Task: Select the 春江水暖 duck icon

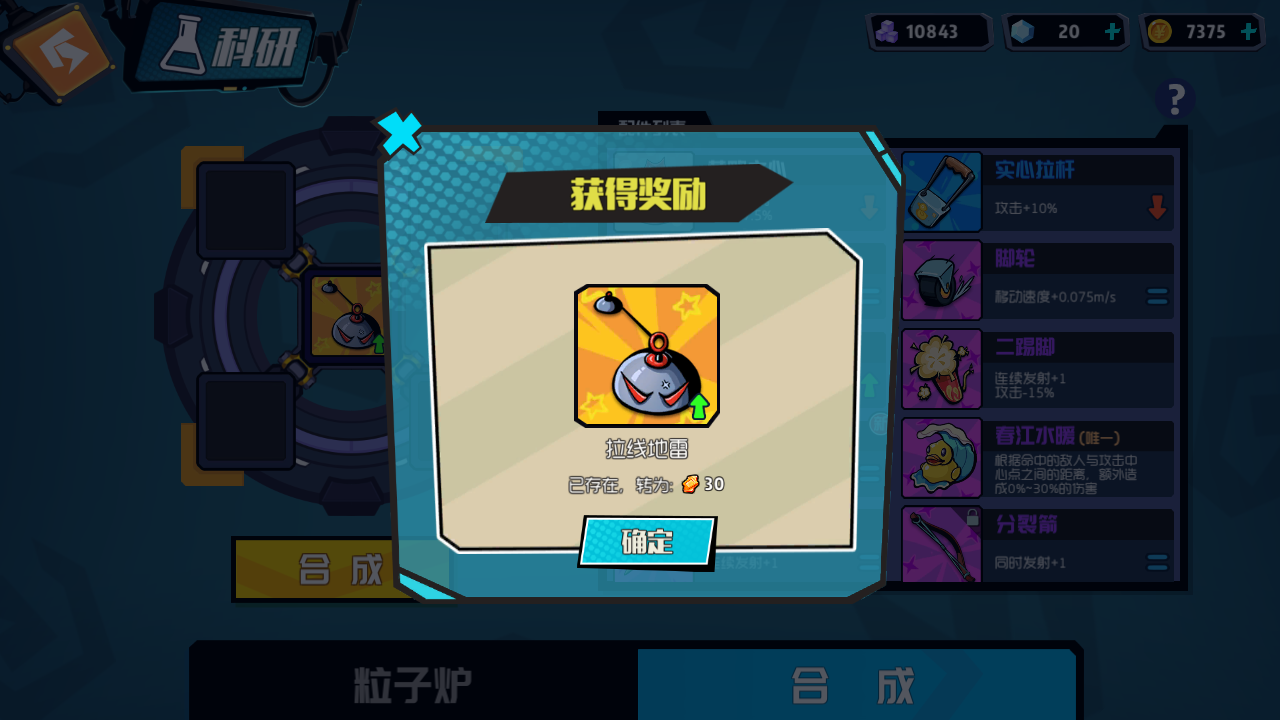Action: pyautogui.click(x=941, y=457)
